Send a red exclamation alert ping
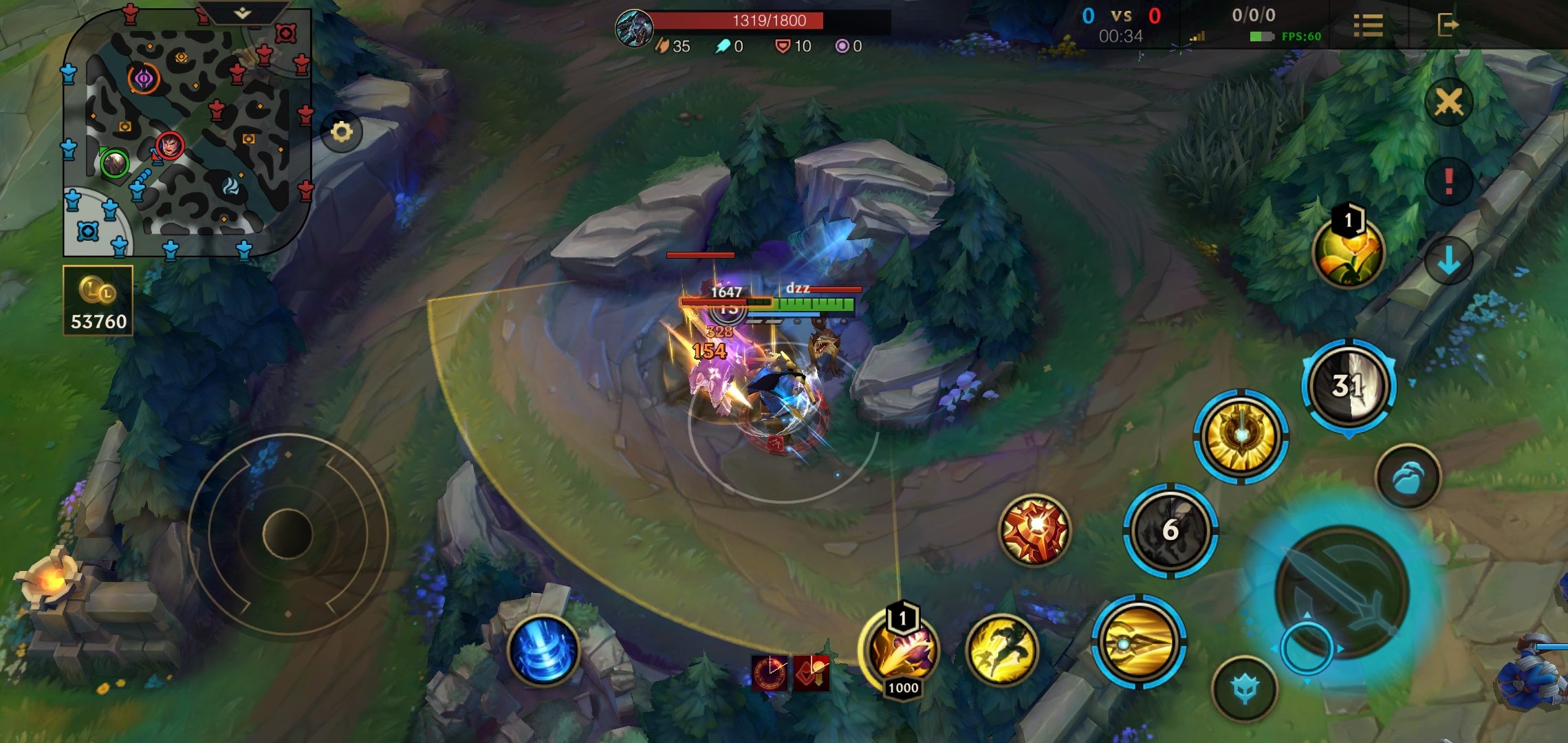Viewport: 1568px width, 743px height. 1448,182
